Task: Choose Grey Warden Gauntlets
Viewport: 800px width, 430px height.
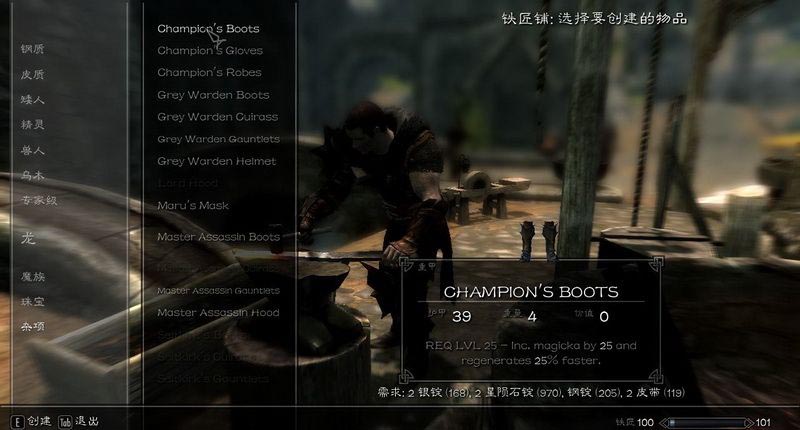Action: pyautogui.click(x=218, y=139)
